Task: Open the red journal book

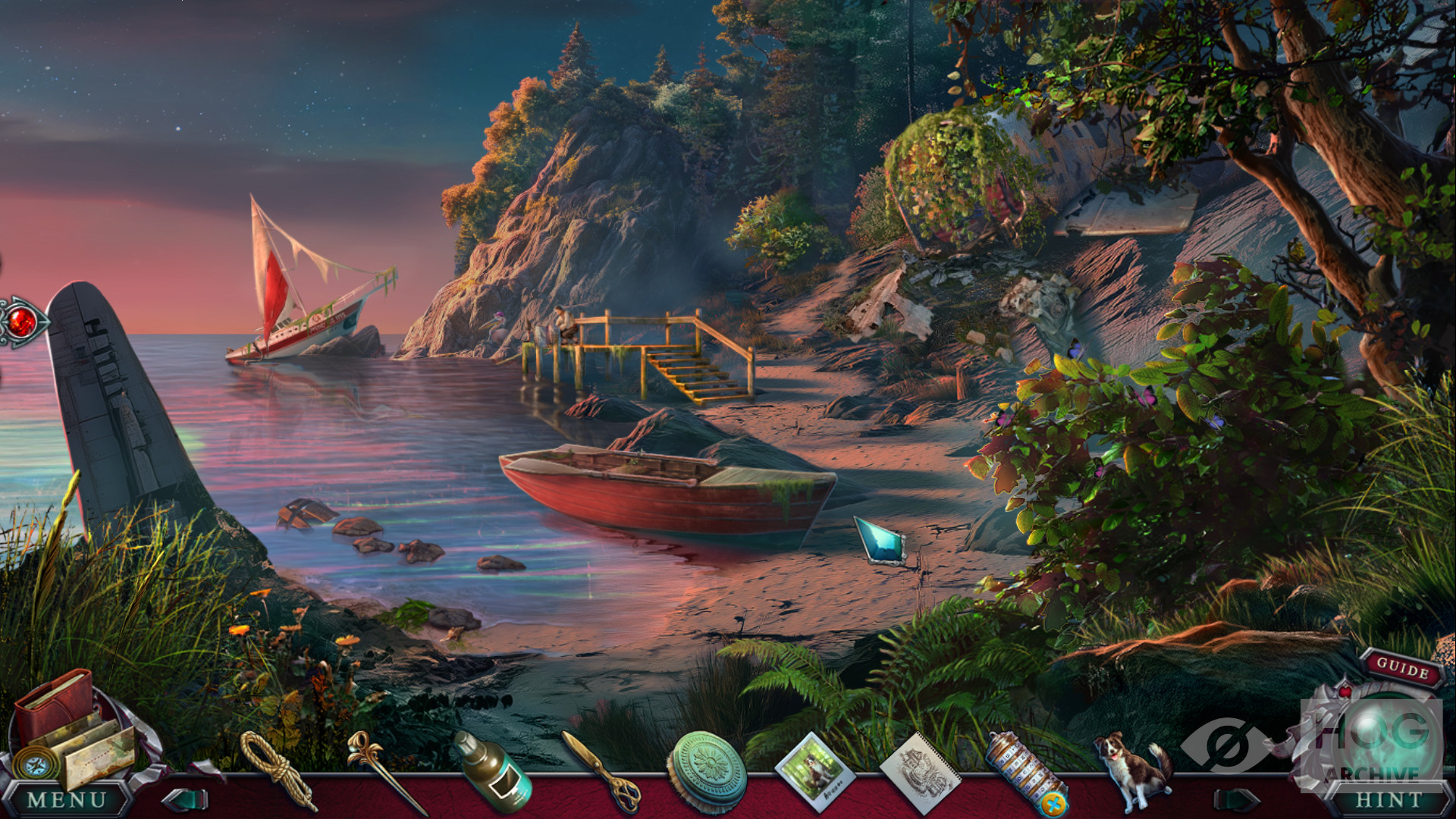Action: coord(55,704)
